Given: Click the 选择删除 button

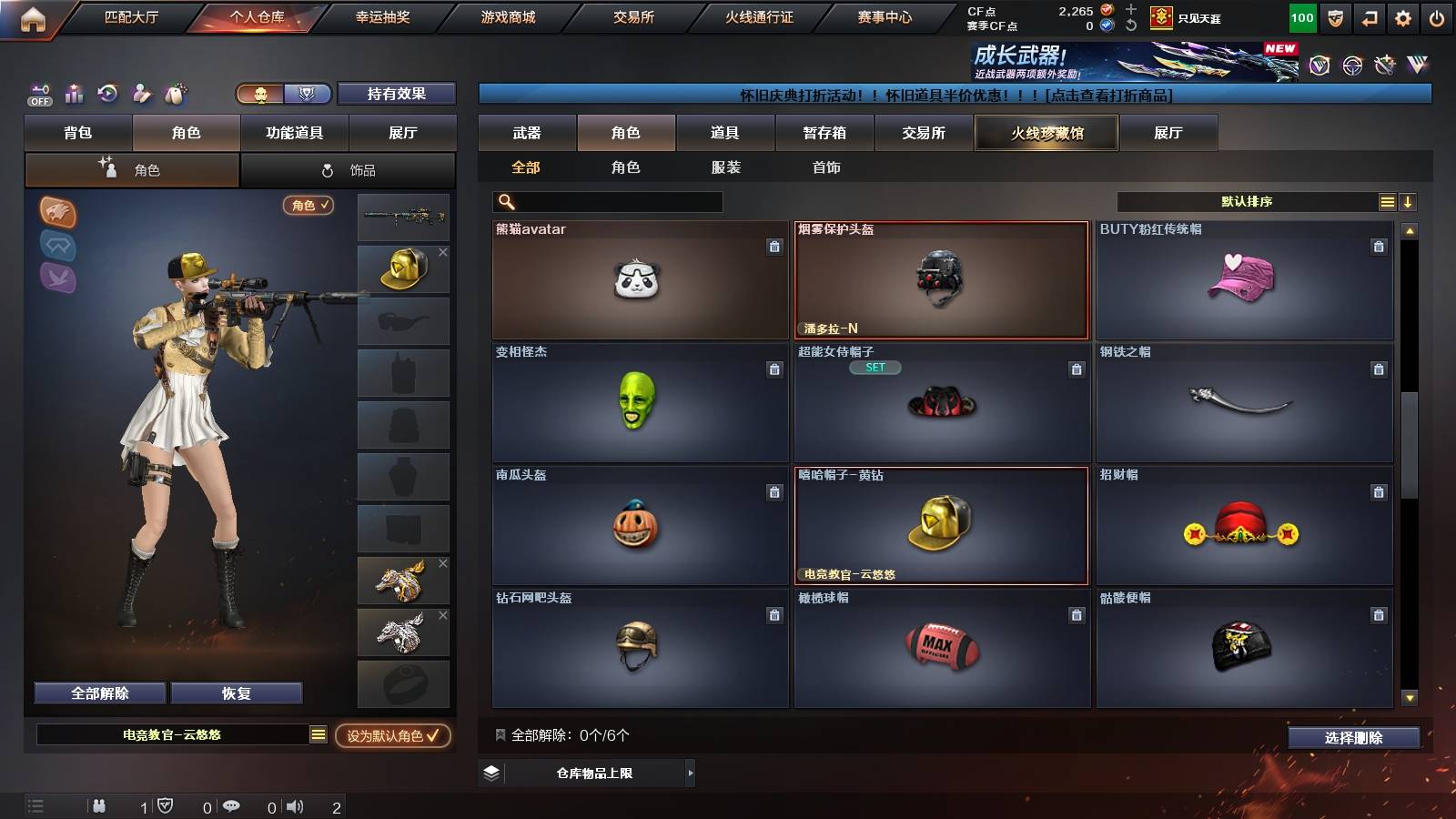Looking at the screenshot, I should [x=1354, y=738].
